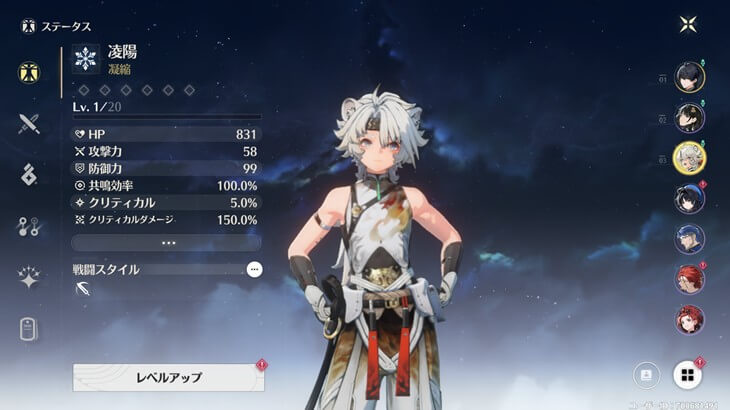This screenshot has height=410, width=730.
Task: Expand full stats with the wide ellipsis bar
Action: 167,242
